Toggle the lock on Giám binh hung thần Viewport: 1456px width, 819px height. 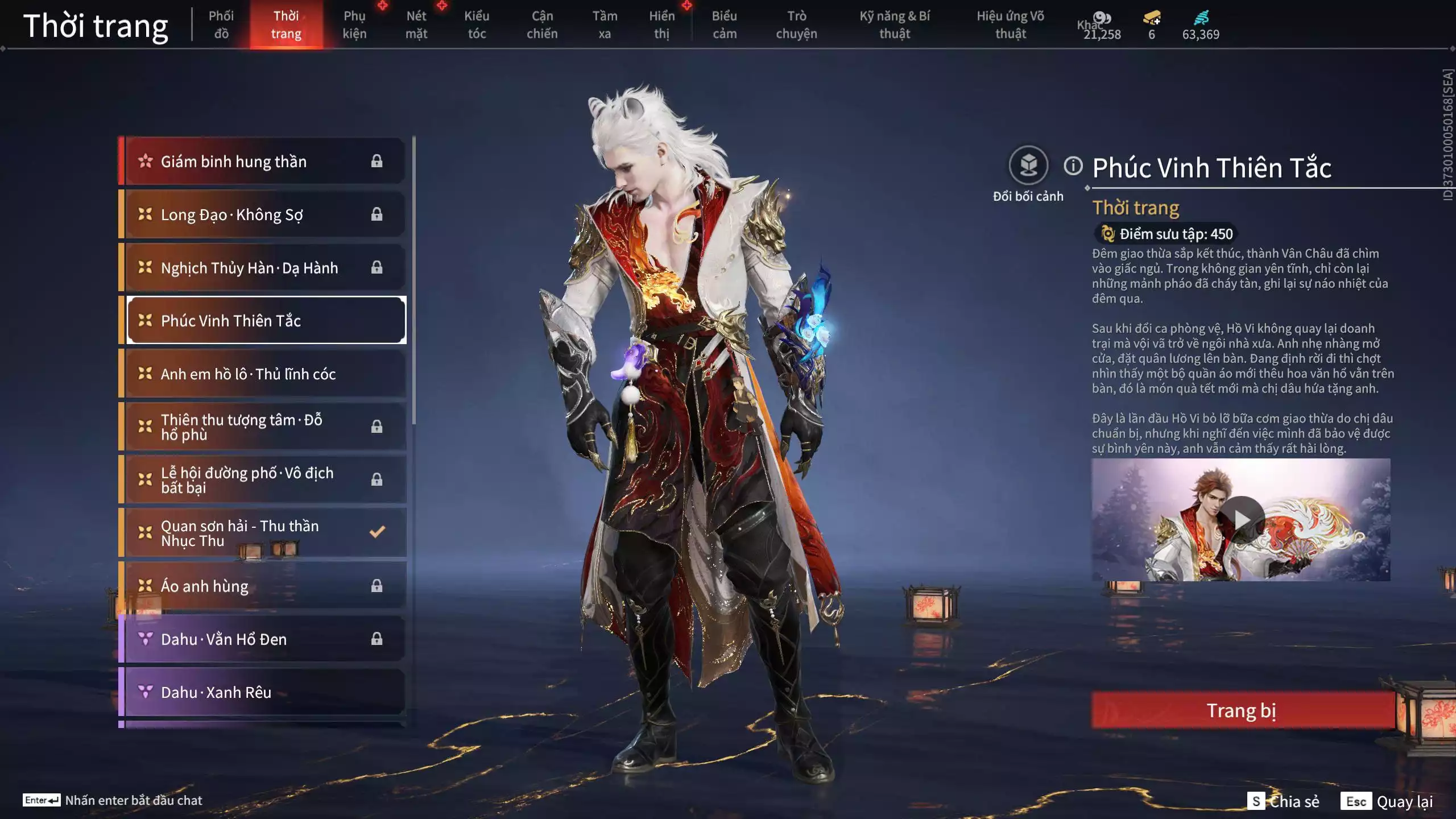coord(378,161)
